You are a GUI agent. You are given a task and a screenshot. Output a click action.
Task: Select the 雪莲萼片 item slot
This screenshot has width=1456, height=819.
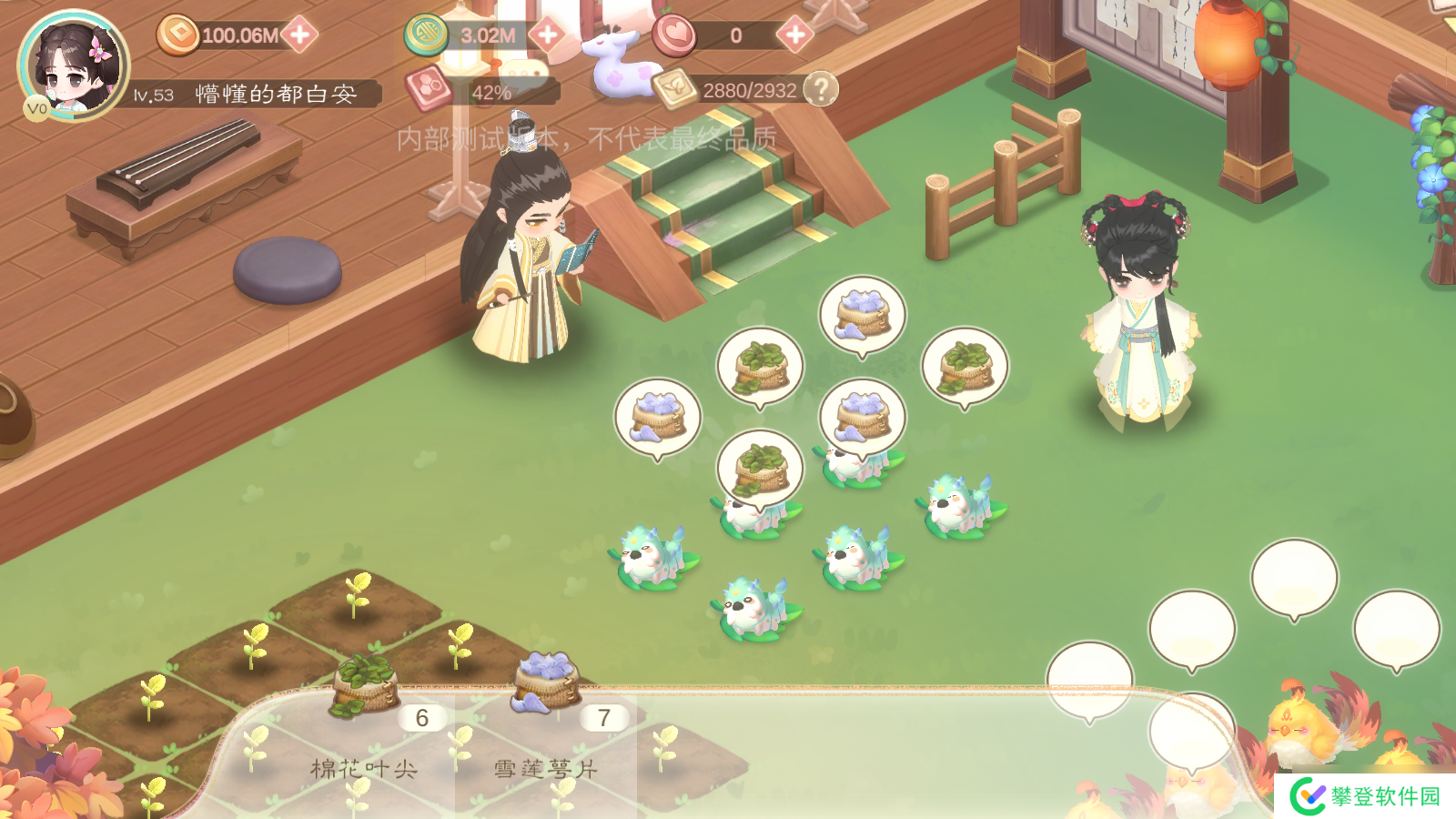click(x=546, y=728)
